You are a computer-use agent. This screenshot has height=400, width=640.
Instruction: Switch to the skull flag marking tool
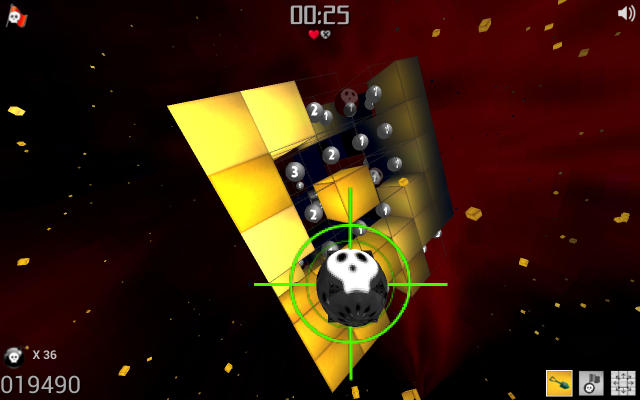[591, 383]
